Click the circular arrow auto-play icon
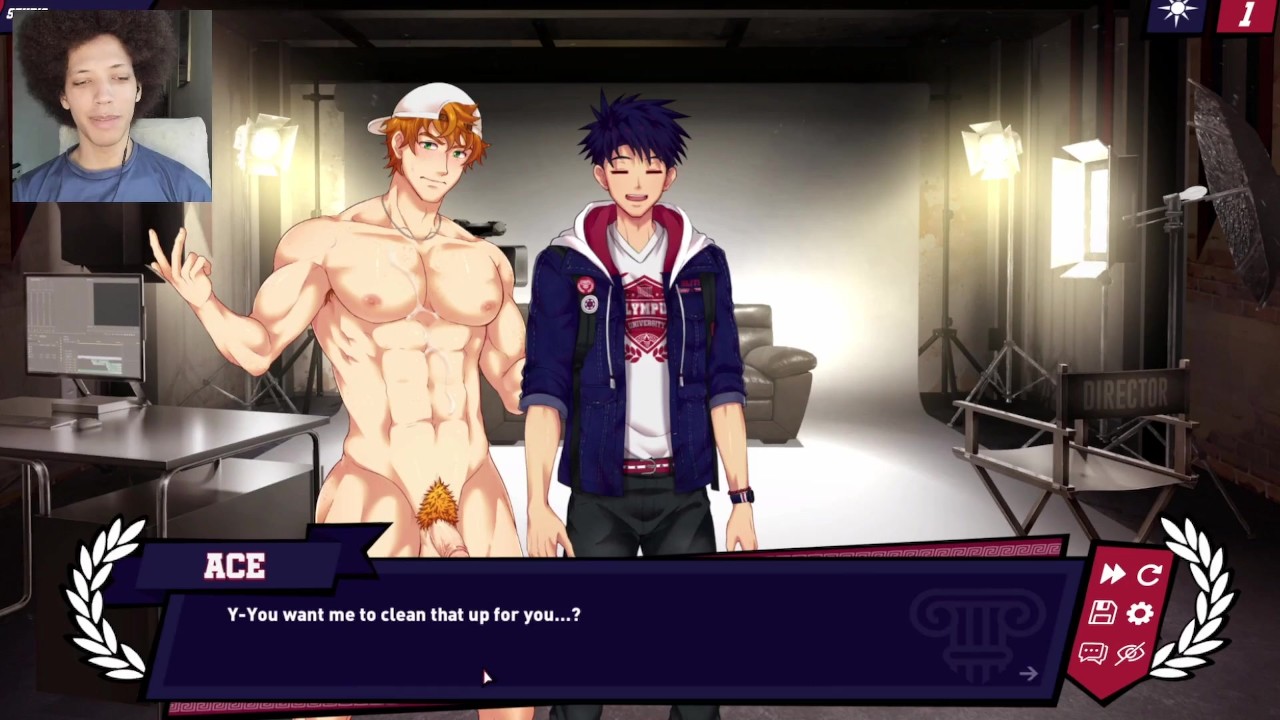This screenshot has height=720, width=1280. tap(1149, 574)
